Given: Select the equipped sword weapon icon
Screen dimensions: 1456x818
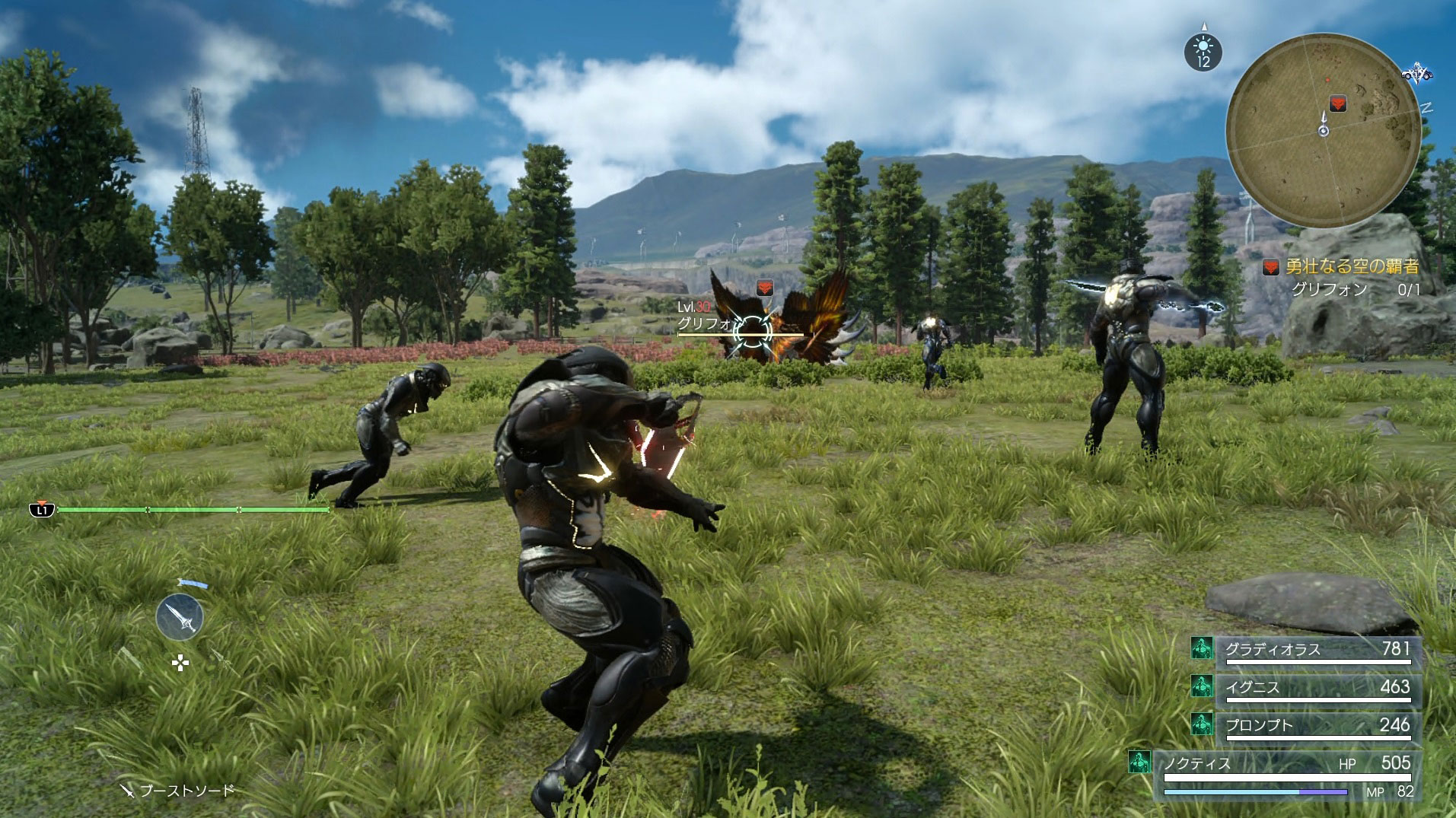Looking at the screenshot, I should [x=180, y=616].
